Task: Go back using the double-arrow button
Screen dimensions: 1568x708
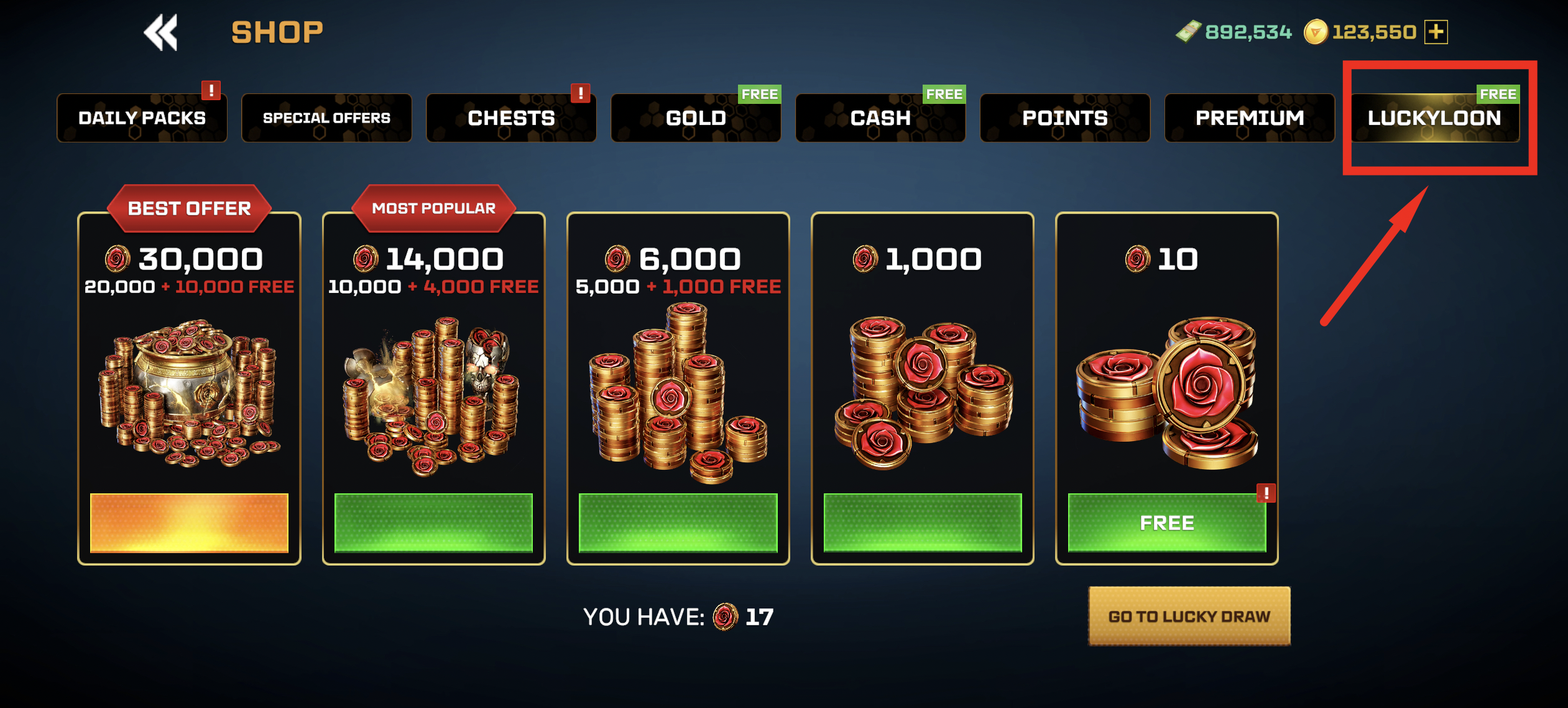Action: click(x=160, y=32)
